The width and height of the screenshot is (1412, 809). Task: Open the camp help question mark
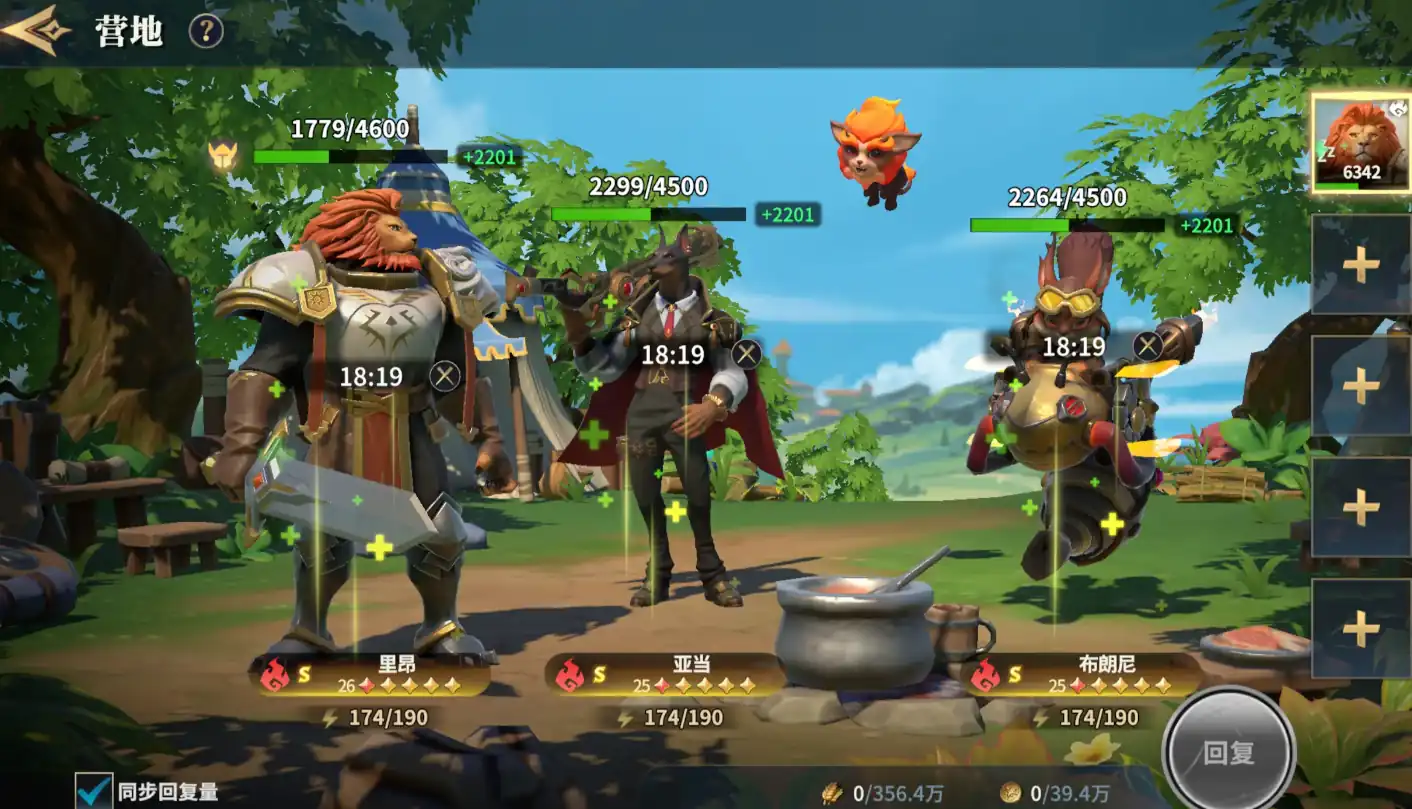pos(206,32)
